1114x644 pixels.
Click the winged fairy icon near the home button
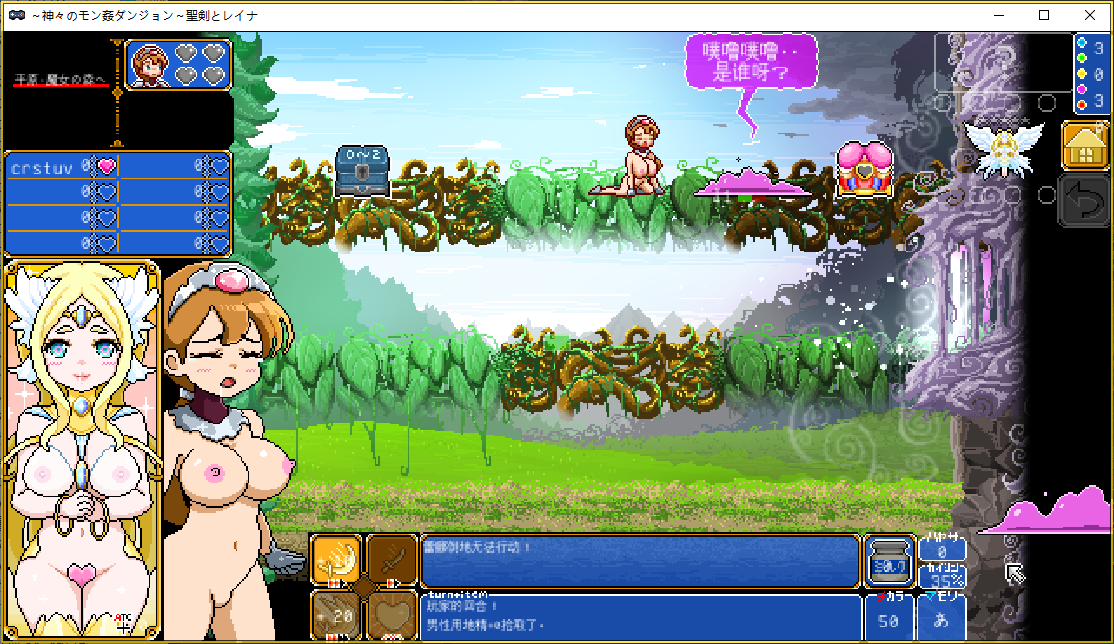[x=1003, y=148]
